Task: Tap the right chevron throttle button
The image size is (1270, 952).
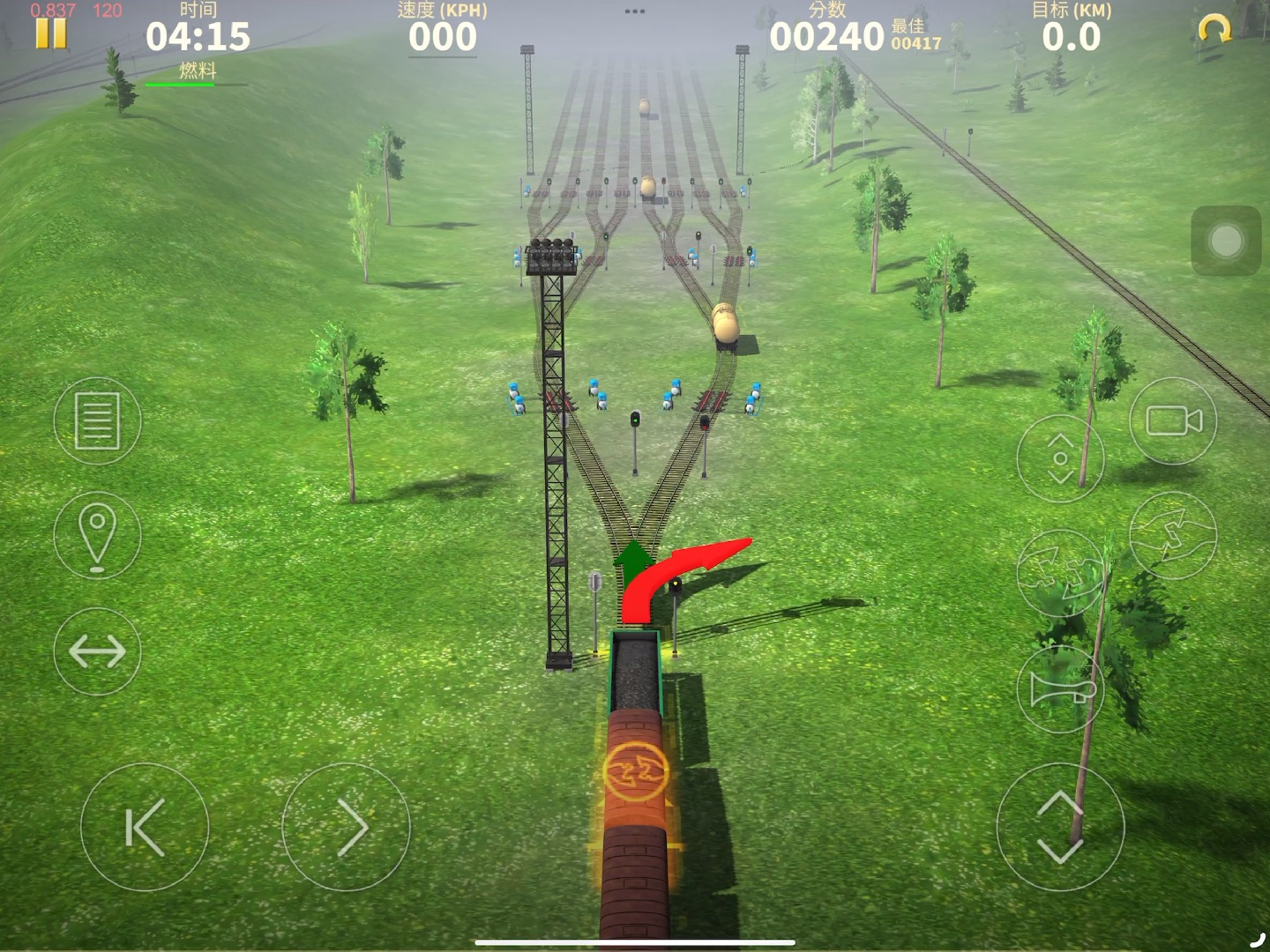Action: (x=346, y=827)
